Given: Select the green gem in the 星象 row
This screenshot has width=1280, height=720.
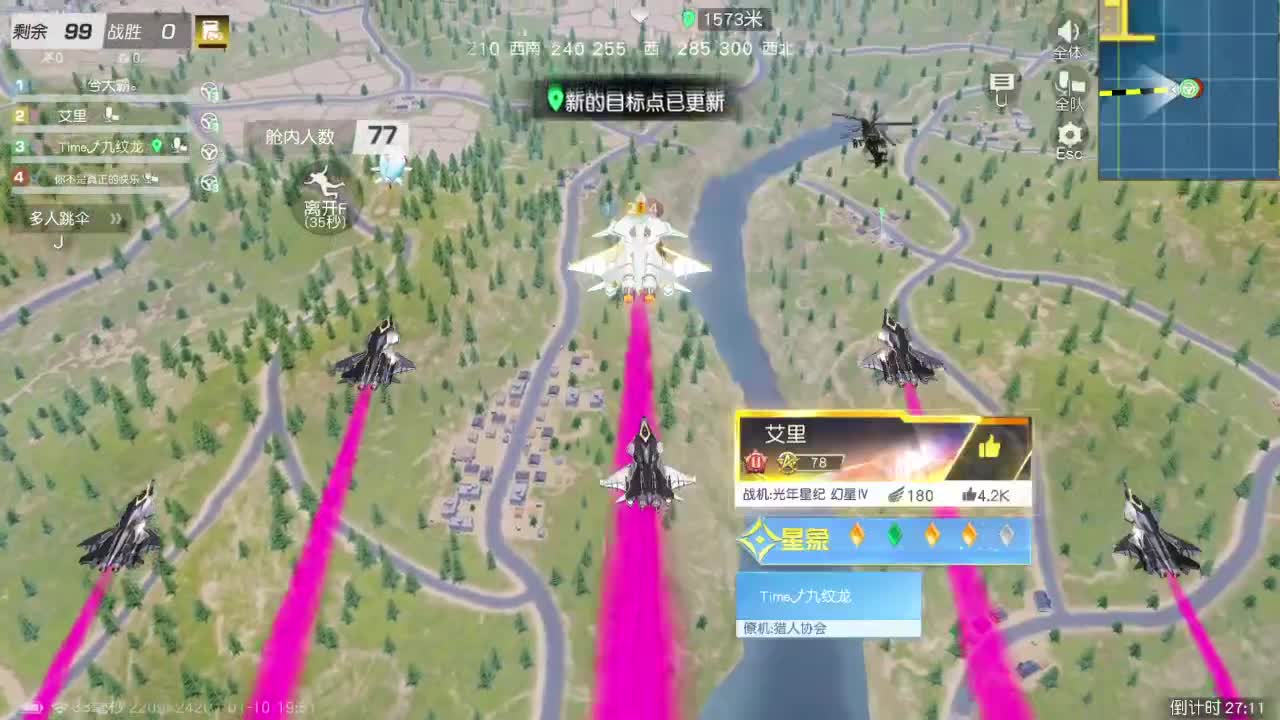Looking at the screenshot, I should point(895,537).
